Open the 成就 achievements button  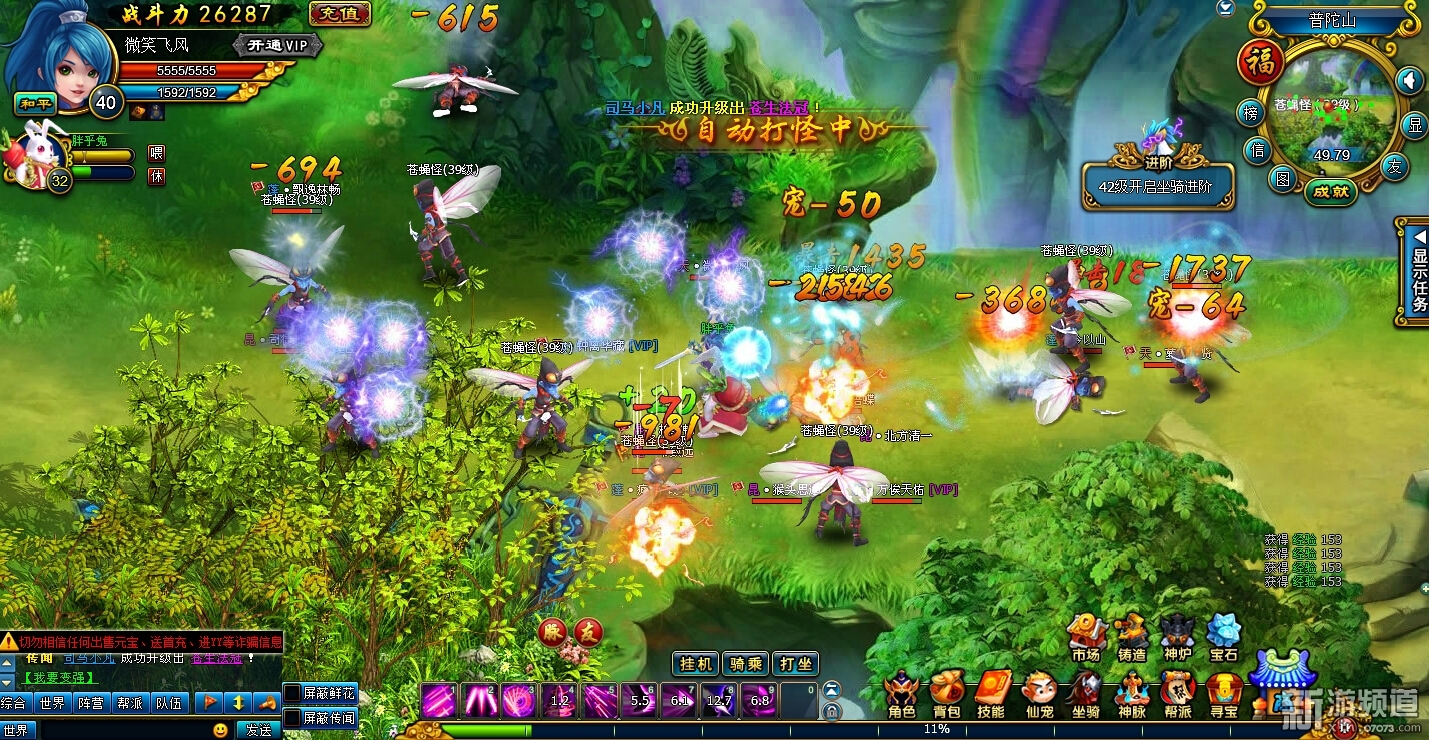1331,191
